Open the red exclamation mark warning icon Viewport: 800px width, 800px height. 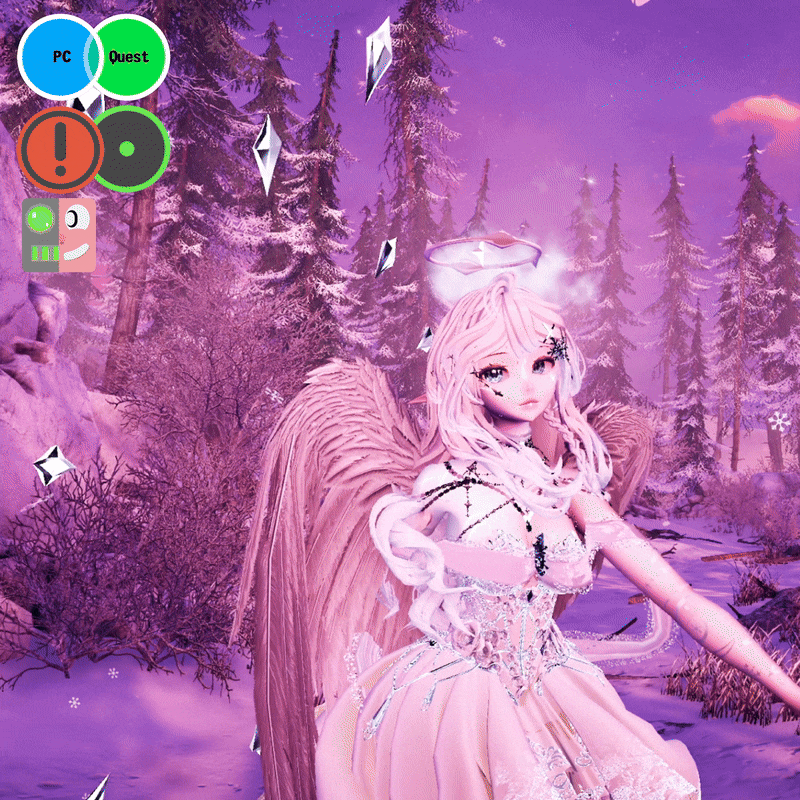(58, 148)
